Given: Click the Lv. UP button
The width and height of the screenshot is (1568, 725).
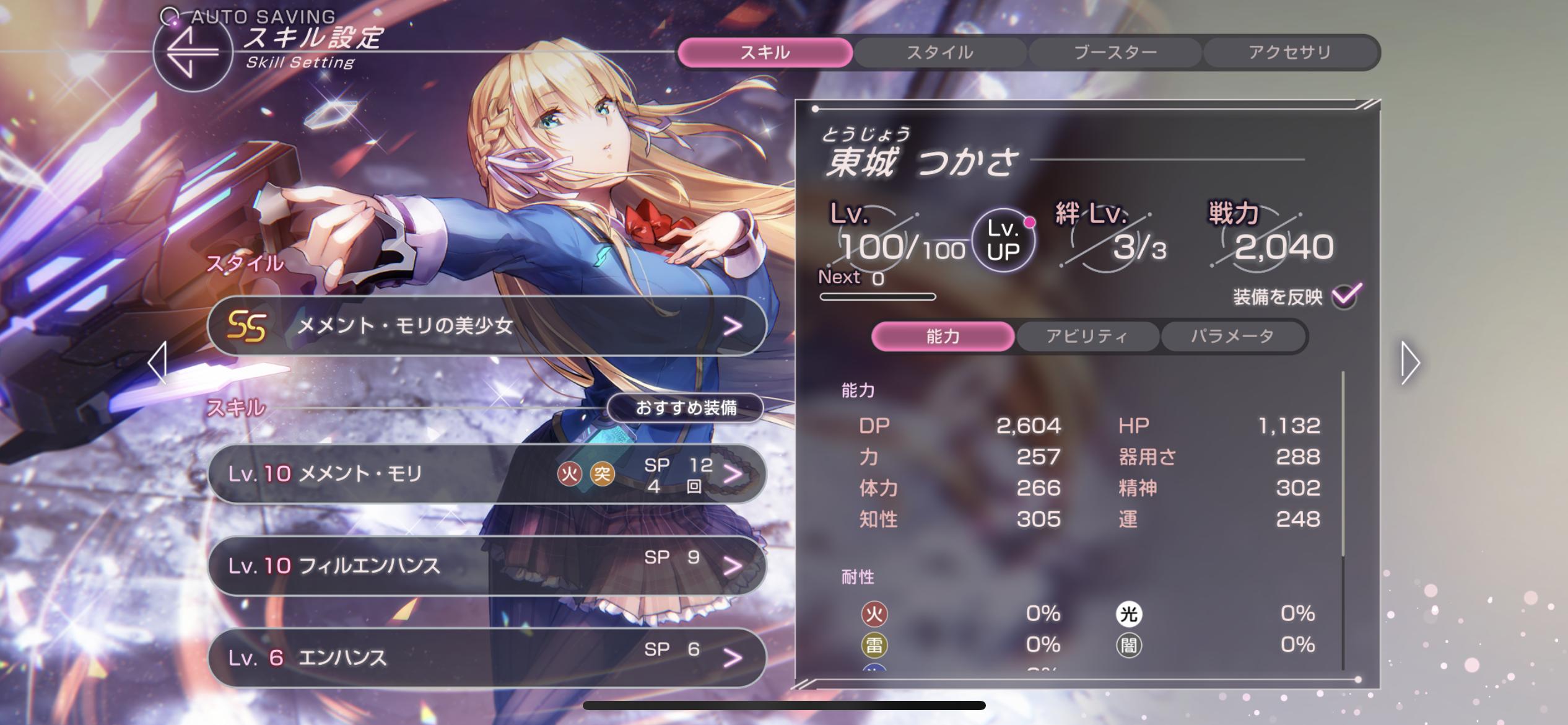Looking at the screenshot, I should pos(1003,241).
